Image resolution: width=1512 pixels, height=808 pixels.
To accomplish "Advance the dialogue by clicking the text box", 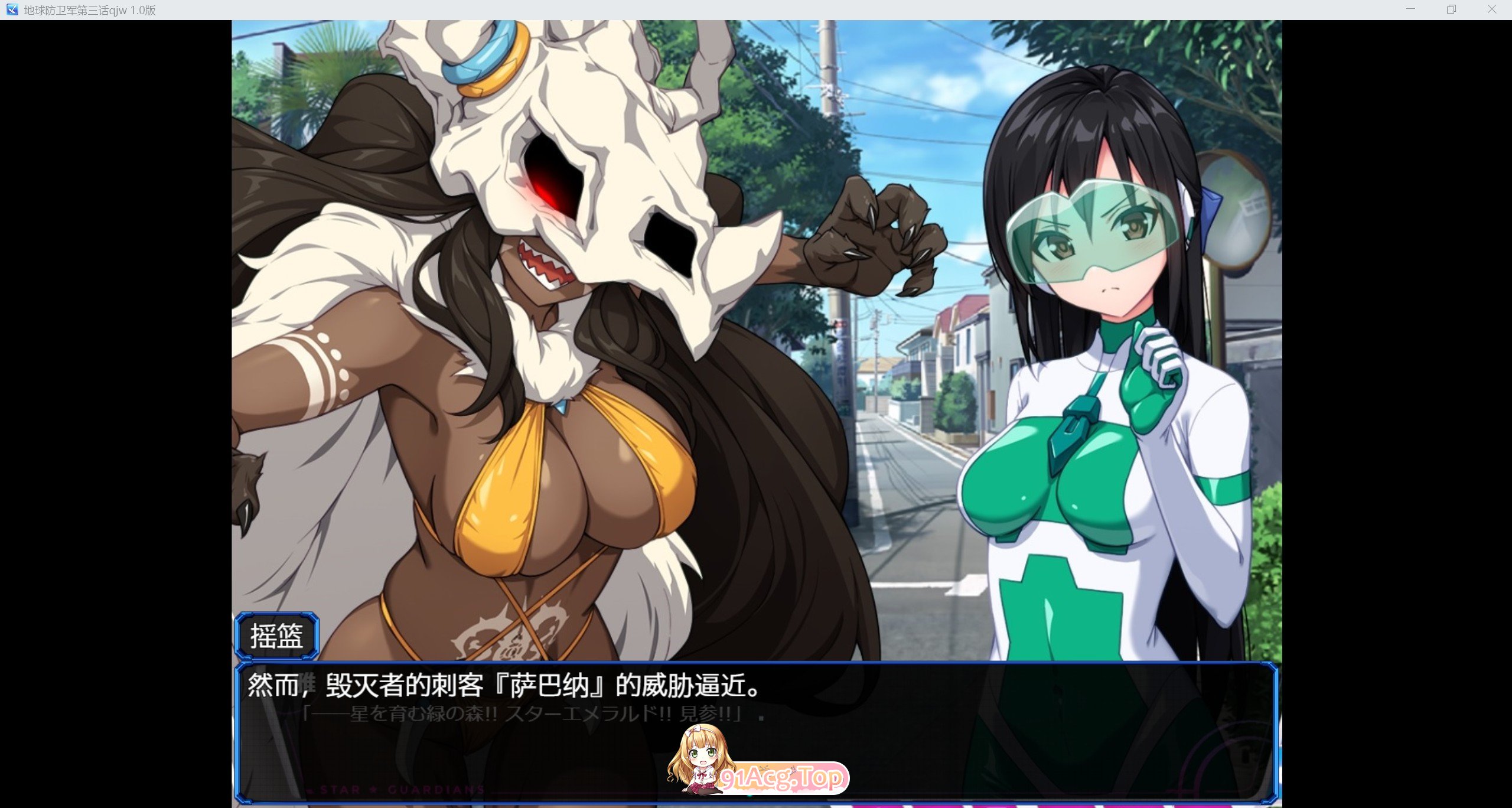I will (756, 731).
